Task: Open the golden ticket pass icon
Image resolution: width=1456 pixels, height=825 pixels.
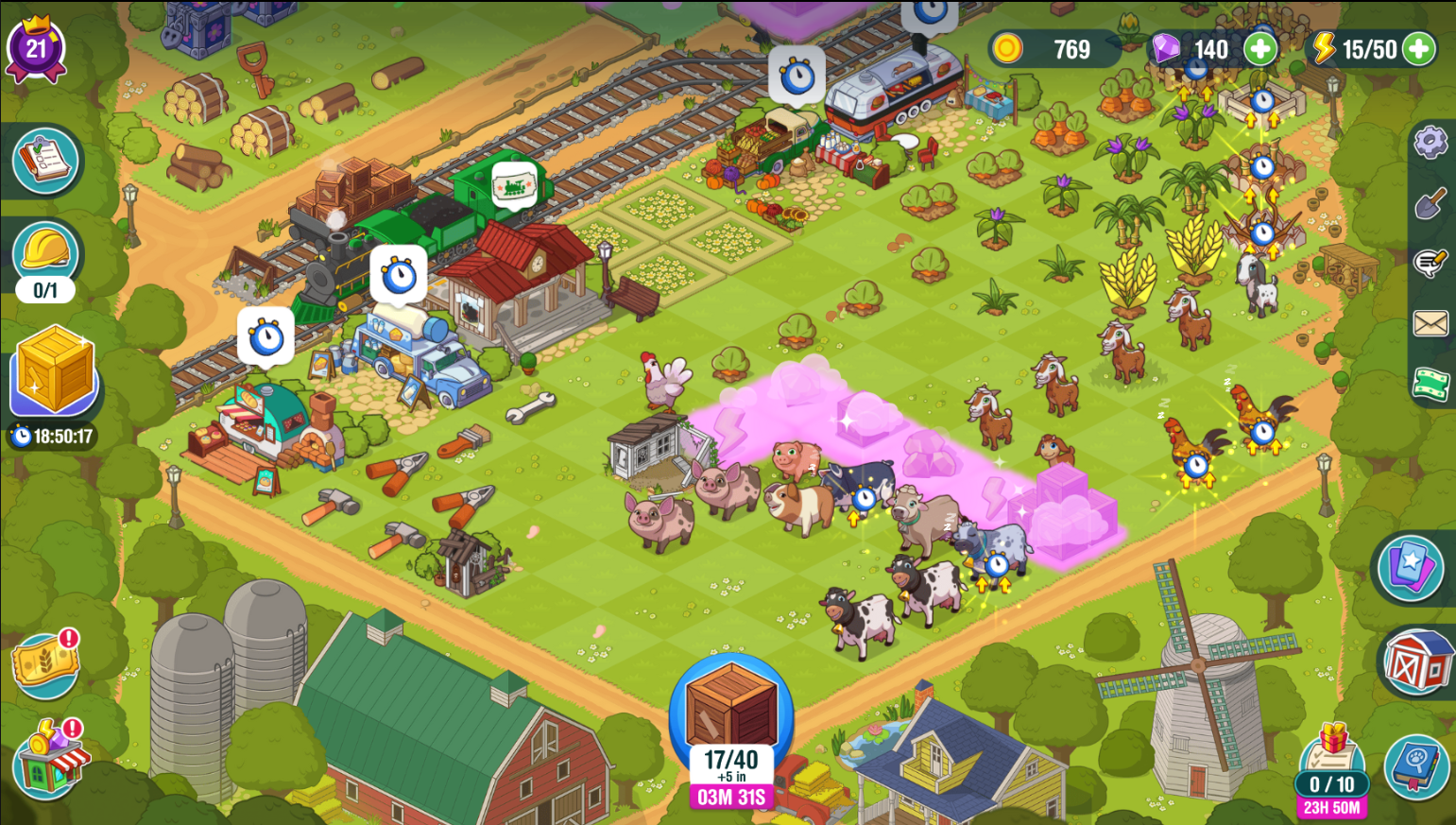Action: (x=43, y=663)
